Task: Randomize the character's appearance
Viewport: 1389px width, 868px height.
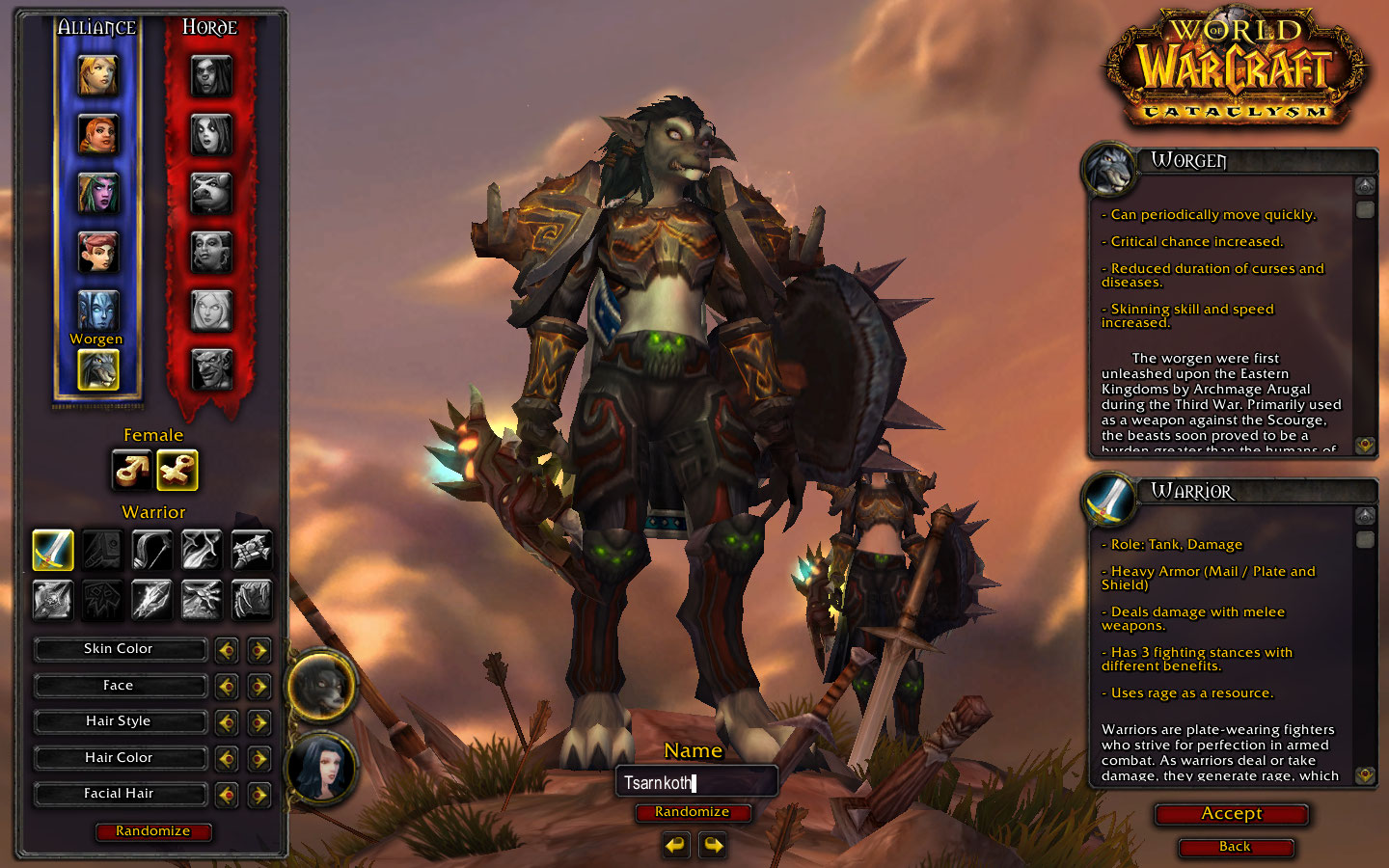Action: tap(152, 831)
